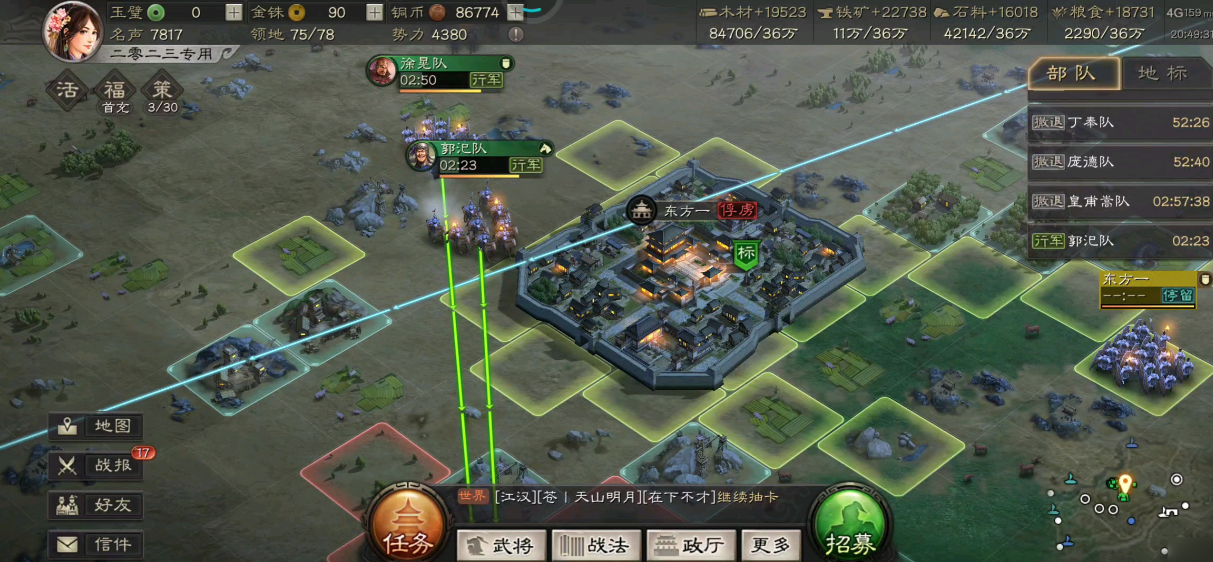Image resolution: width=1213 pixels, height=562 pixels.
Task: Open the 地图 map button
Action: coord(98,426)
